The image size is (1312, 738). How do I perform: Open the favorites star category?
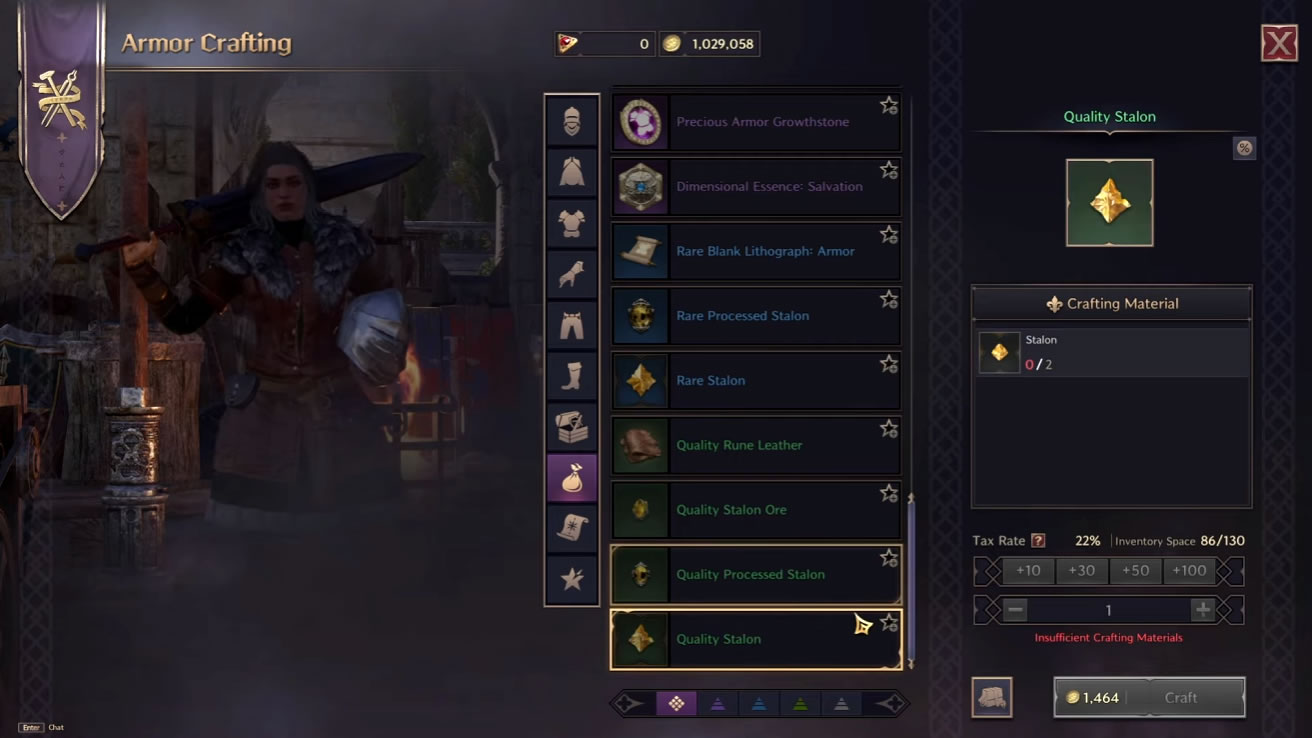coord(572,580)
